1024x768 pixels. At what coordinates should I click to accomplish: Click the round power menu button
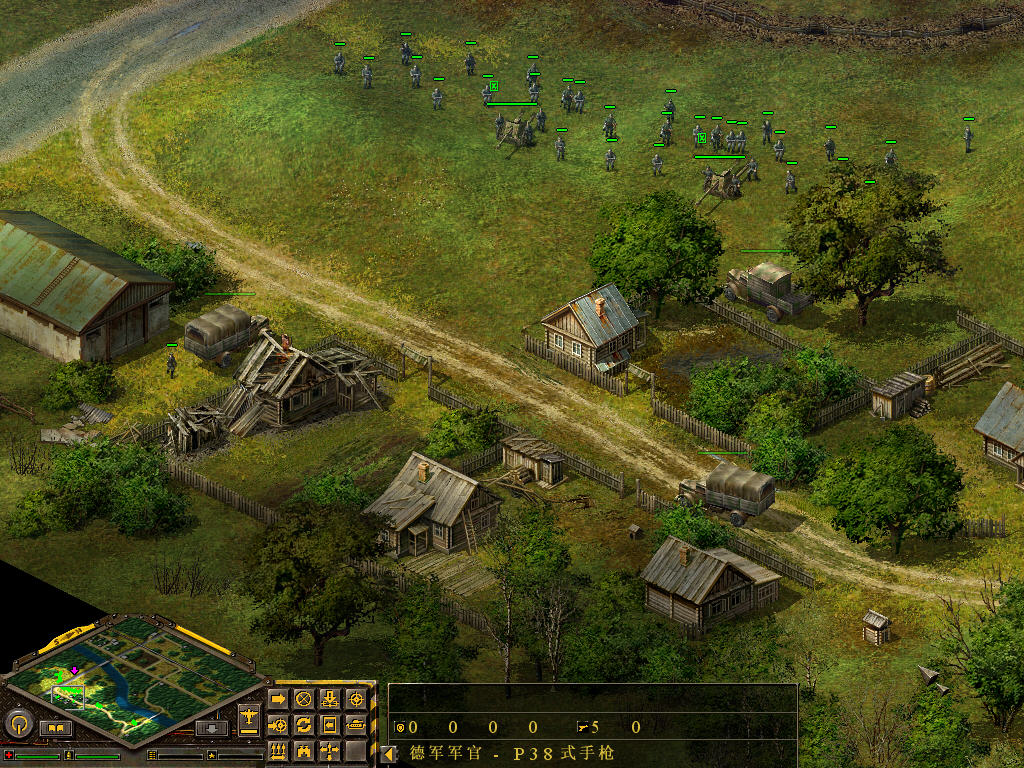[17, 723]
